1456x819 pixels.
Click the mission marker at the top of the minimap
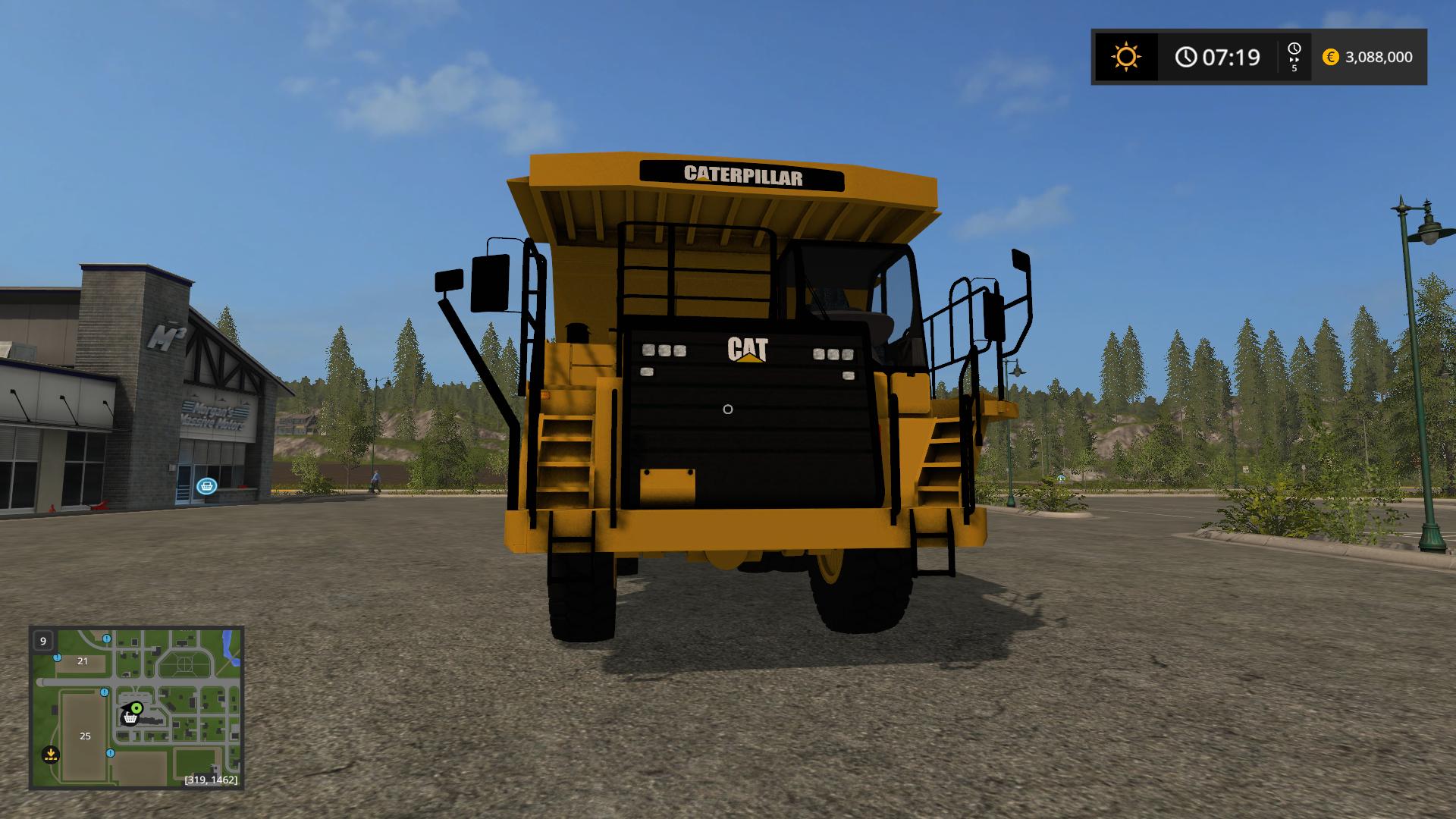(106, 639)
